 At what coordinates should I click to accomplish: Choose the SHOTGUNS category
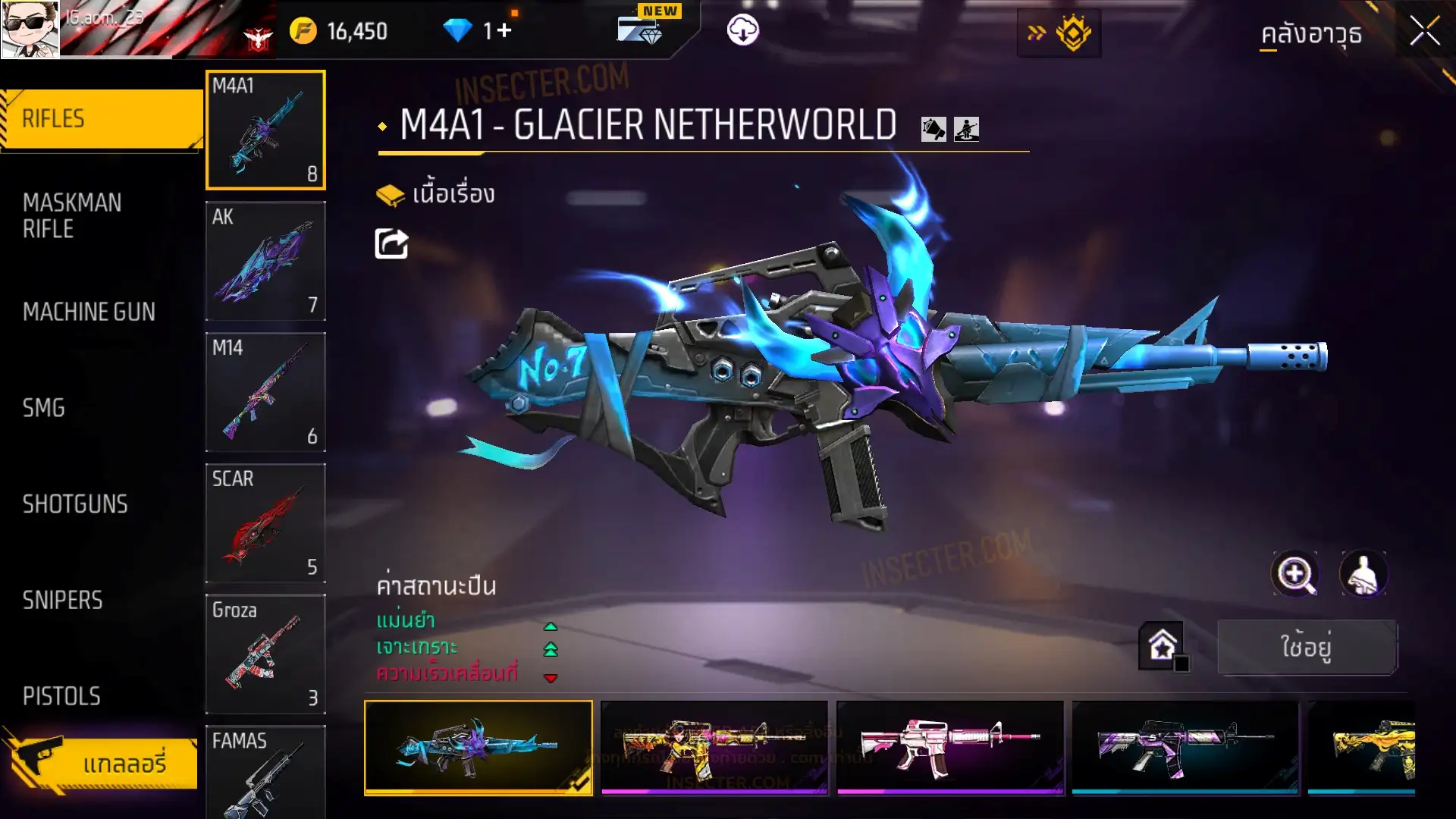(x=75, y=504)
